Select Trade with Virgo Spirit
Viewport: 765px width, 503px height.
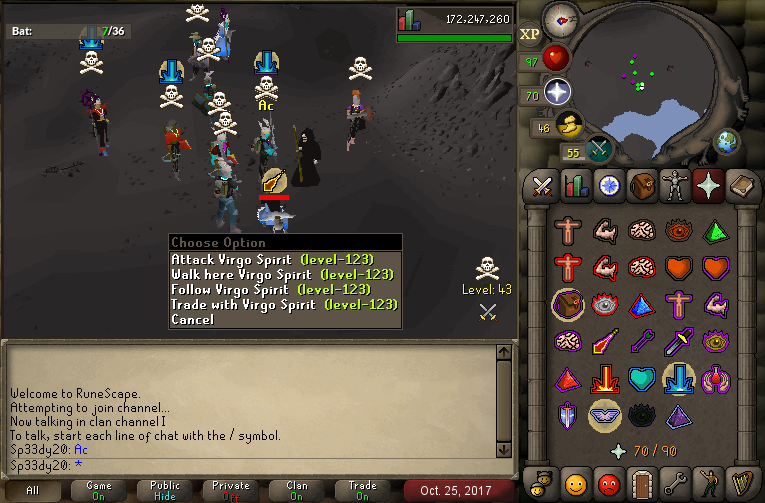click(x=284, y=305)
